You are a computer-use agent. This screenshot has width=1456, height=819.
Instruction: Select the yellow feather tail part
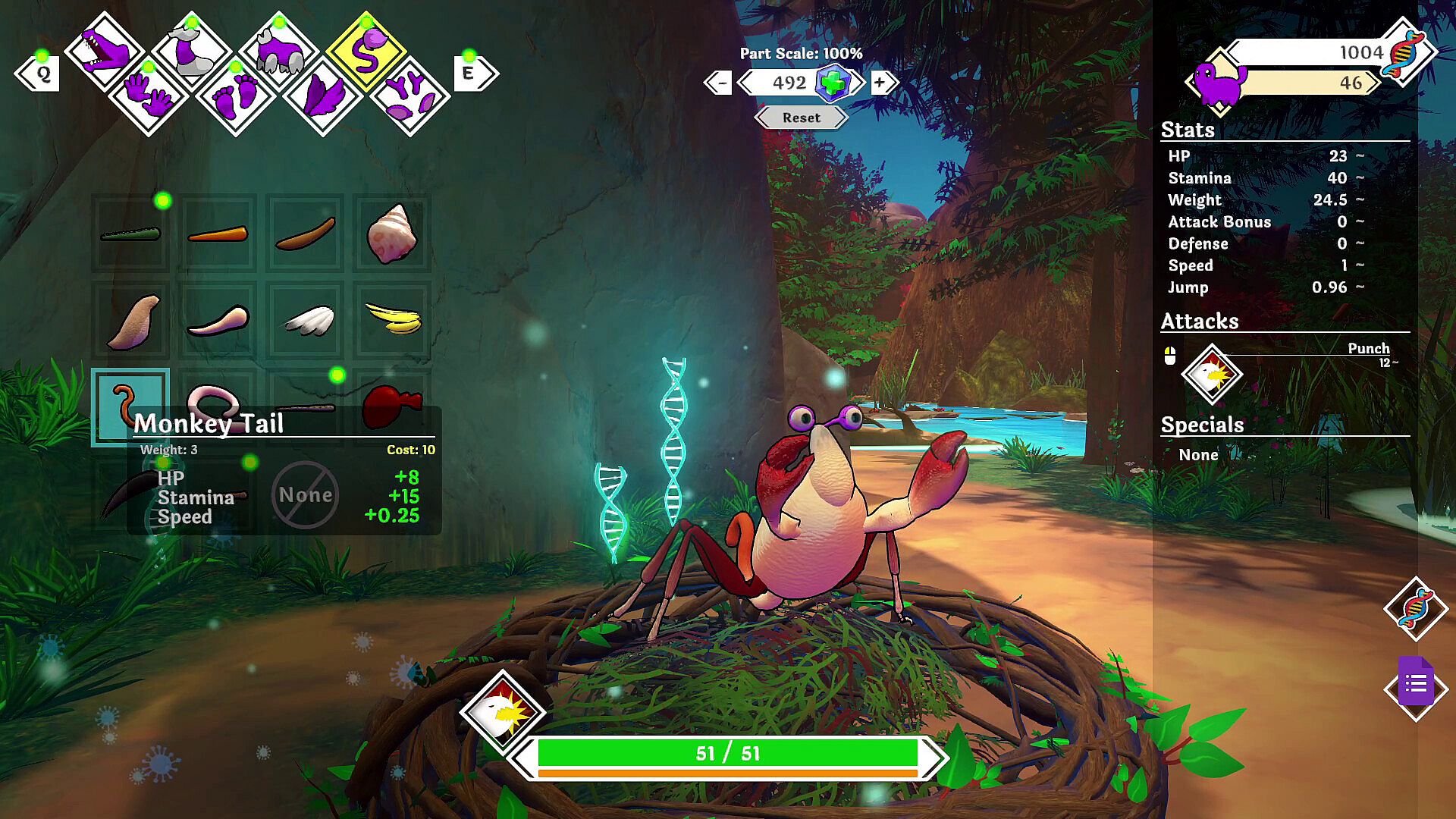[x=392, y=320]
